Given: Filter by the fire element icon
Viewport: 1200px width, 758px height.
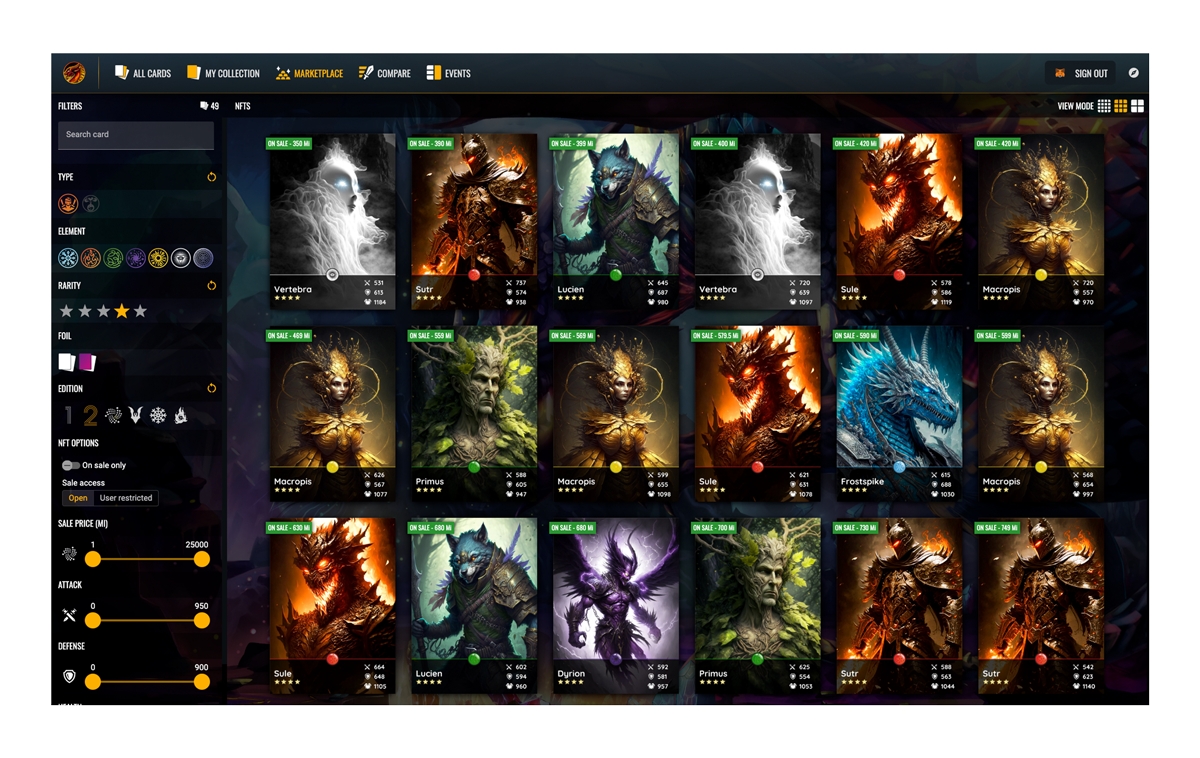Looking at the screenshot, I should [91, 258].
